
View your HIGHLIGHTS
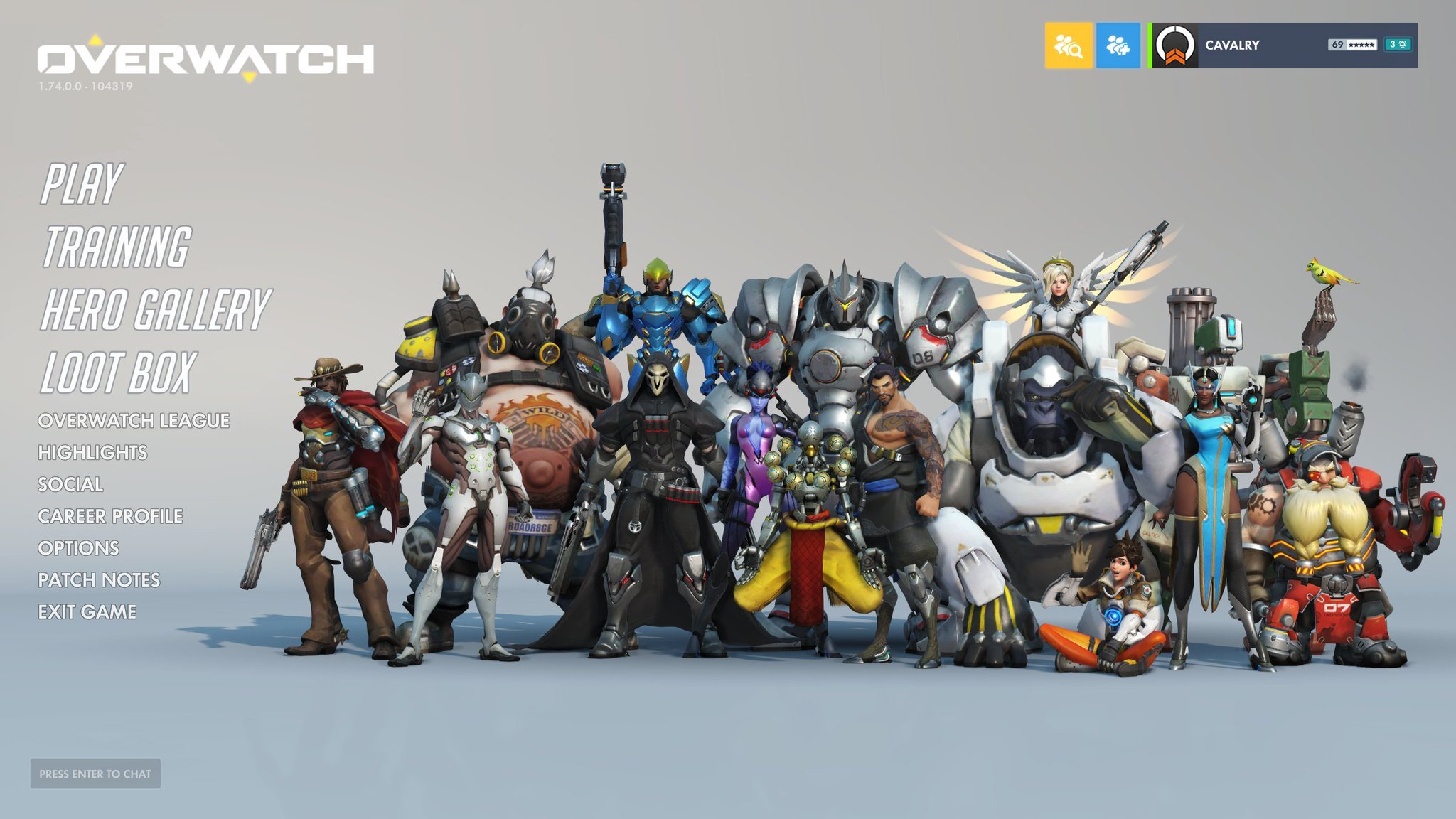(x=95, y=453)
